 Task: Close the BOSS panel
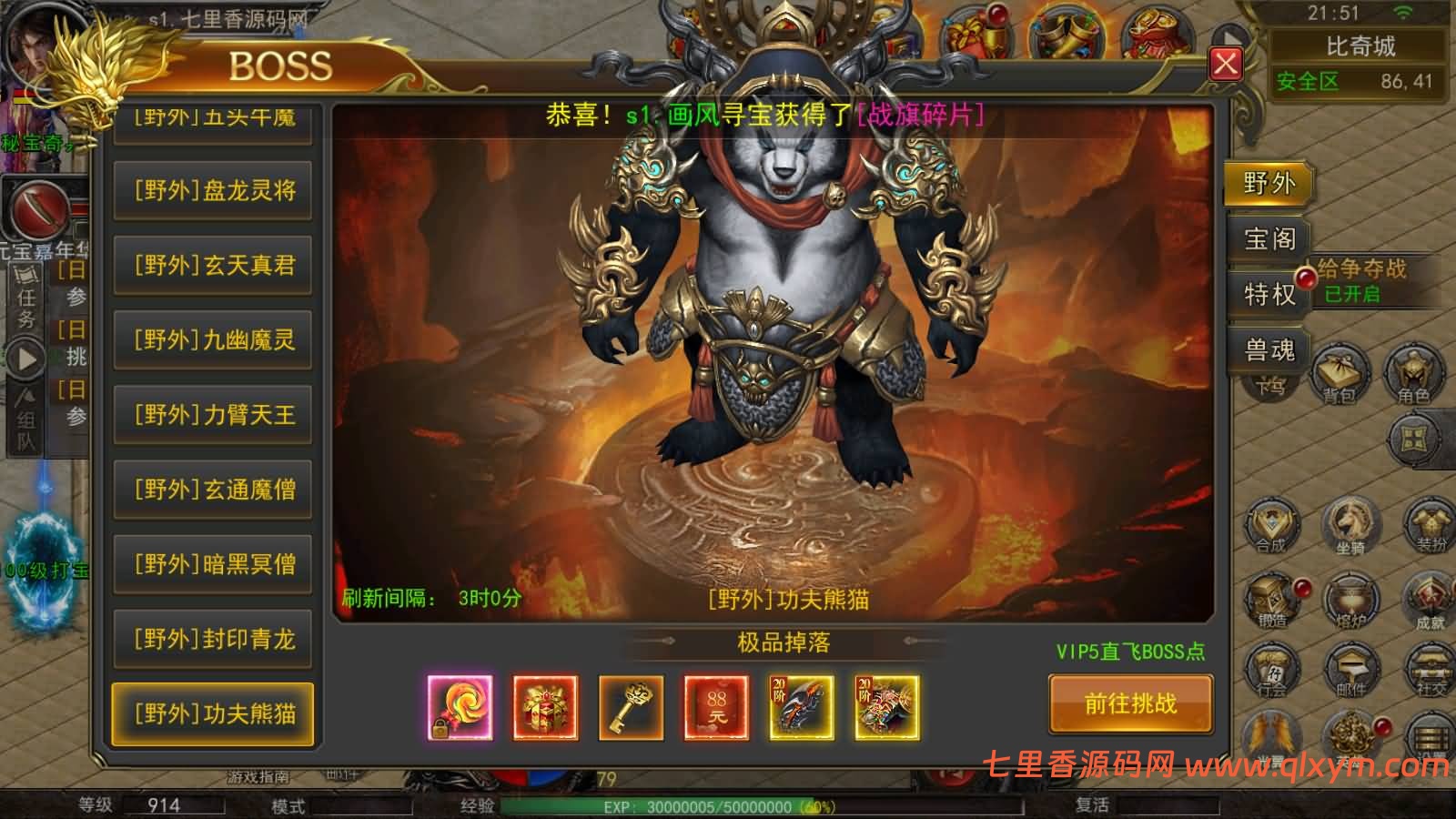pos(1226,63)
